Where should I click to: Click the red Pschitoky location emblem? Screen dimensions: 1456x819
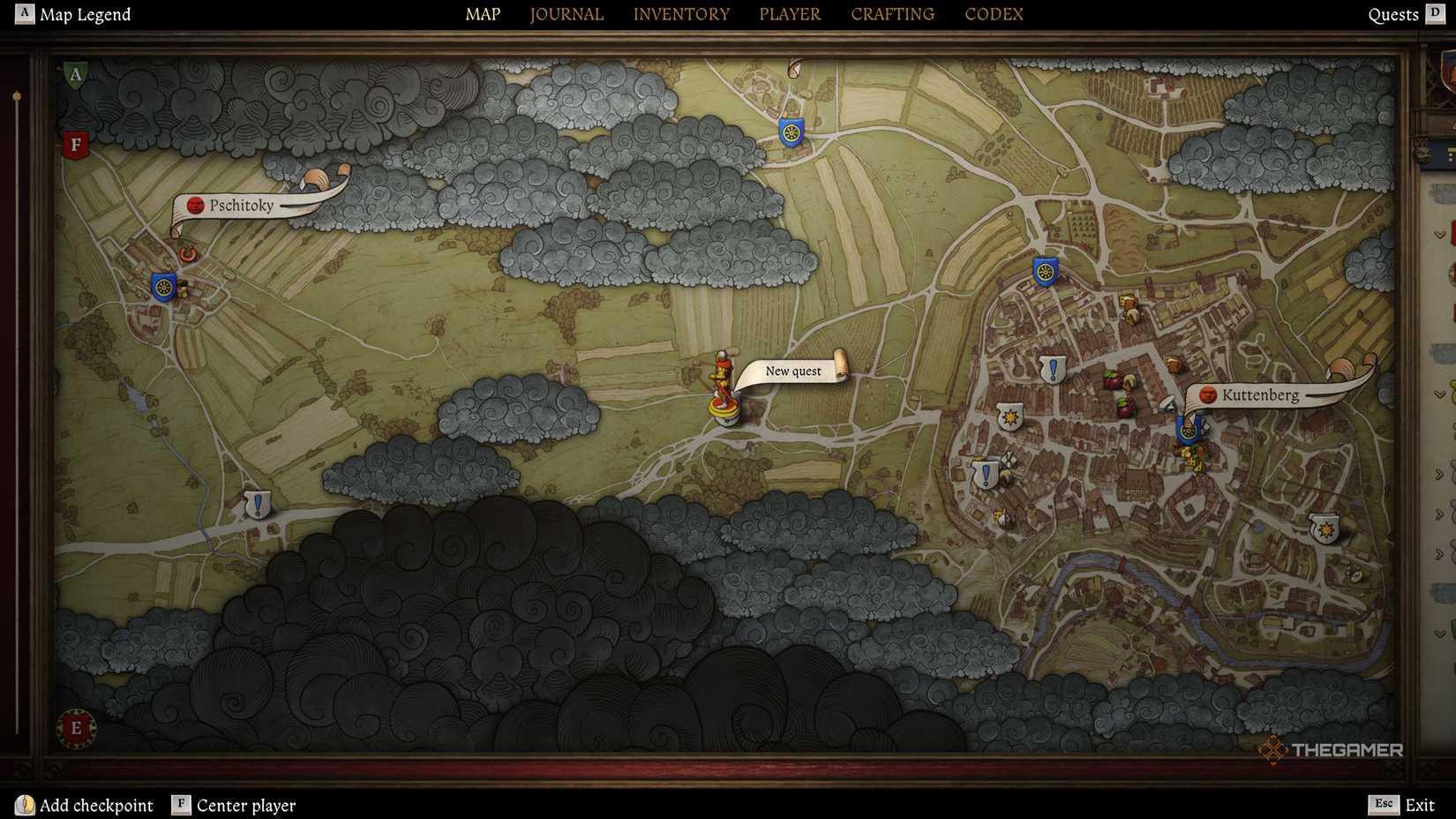click(x=195, y=204)
